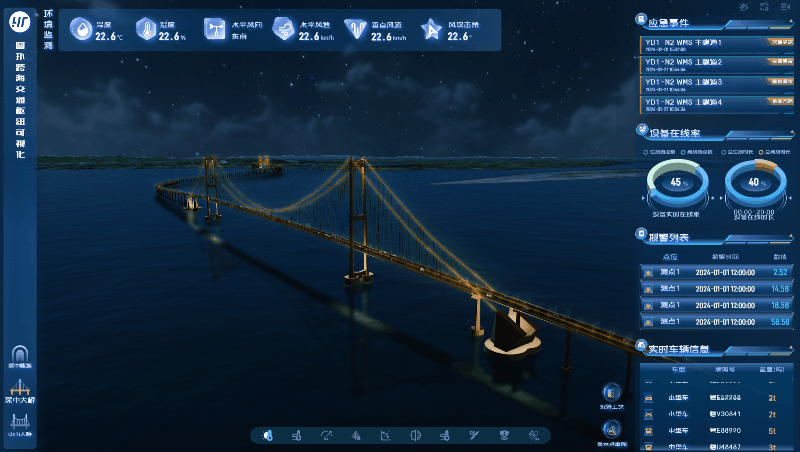800x452 pixels.
Task: Toggle the orange legend option in device online rate
Action: pyautogui.click(x=760, y=152)
